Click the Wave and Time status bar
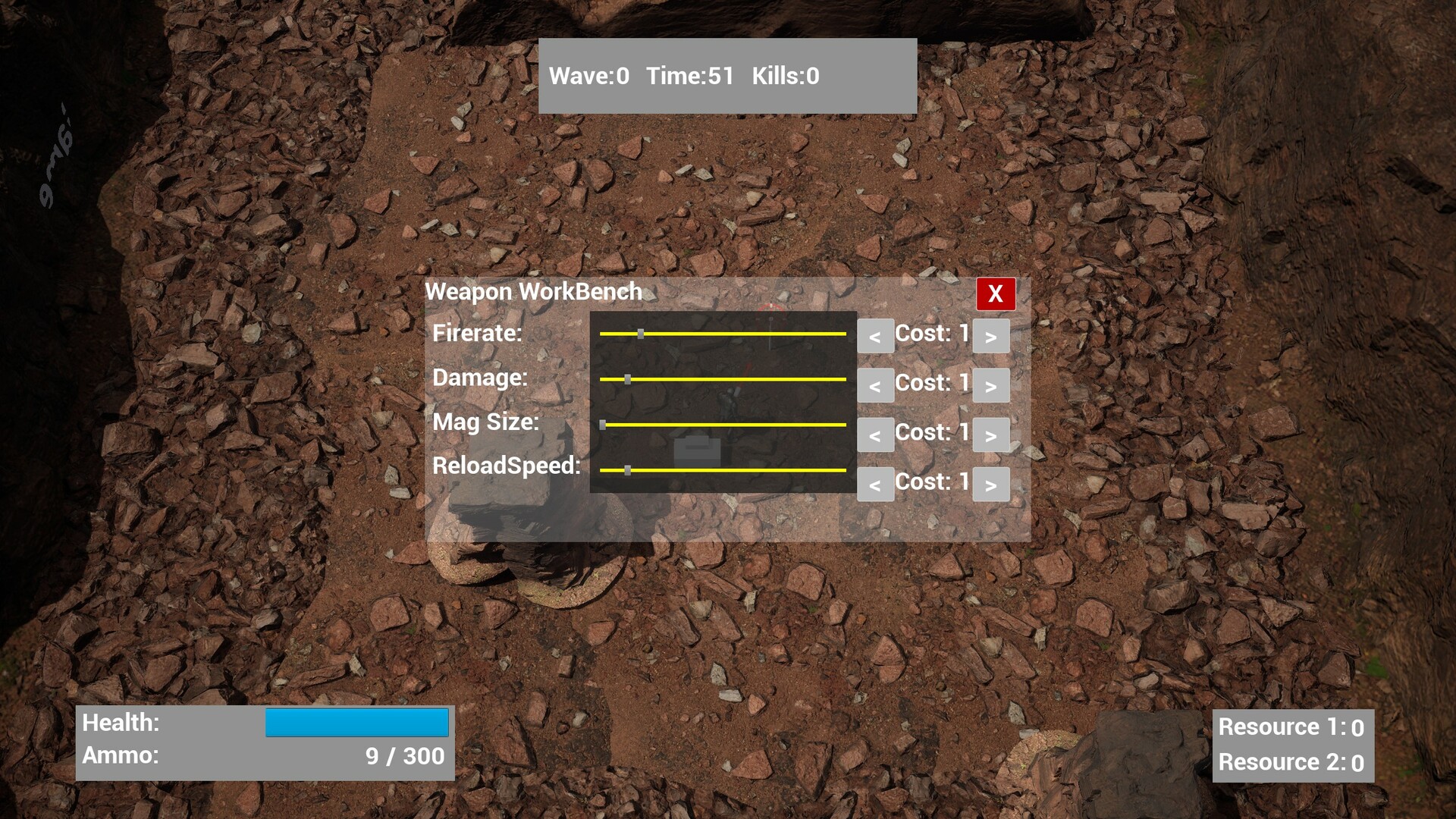 pos(726,75)
